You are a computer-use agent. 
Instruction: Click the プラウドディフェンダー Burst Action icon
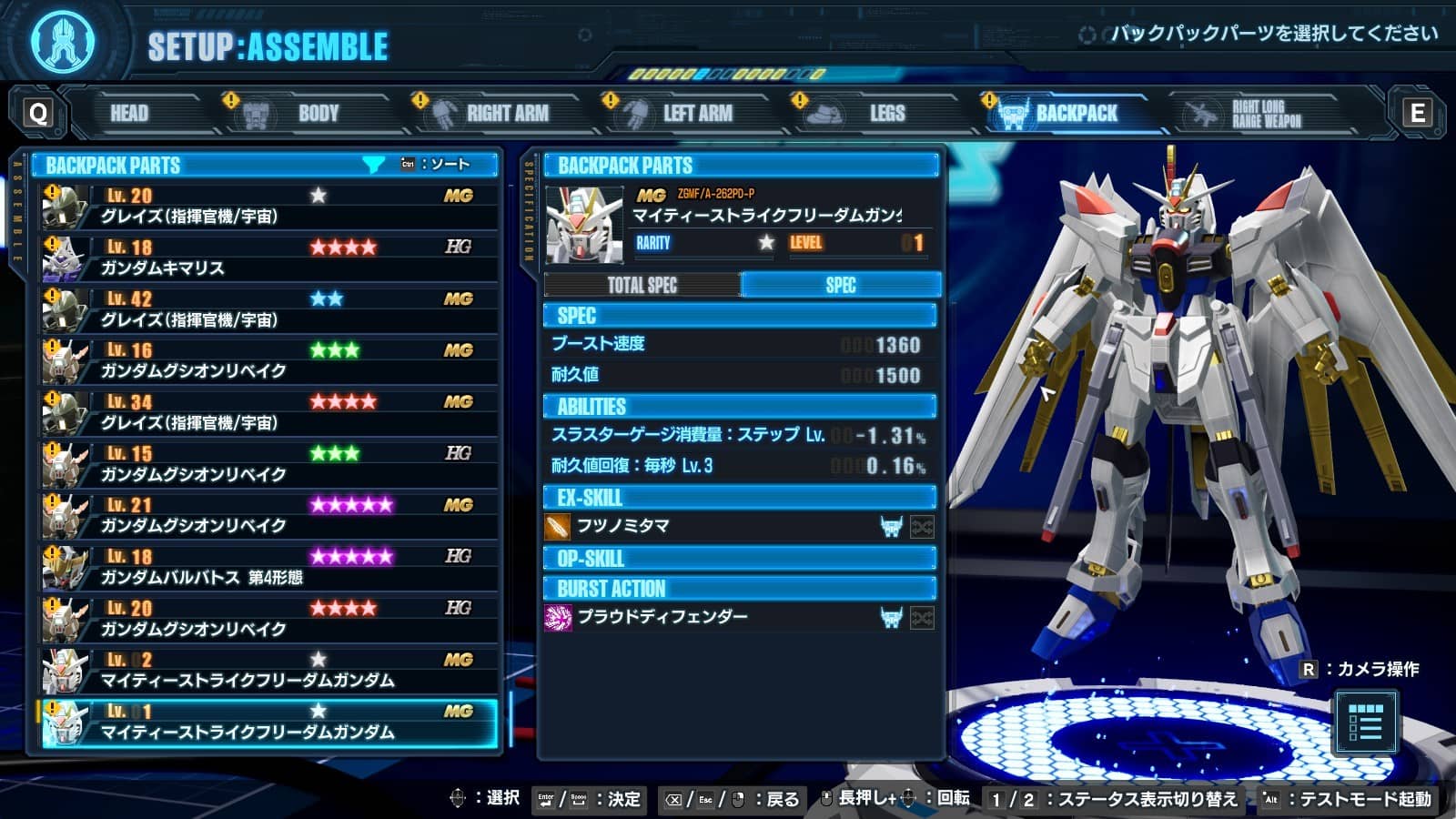[x=559, y=616]
